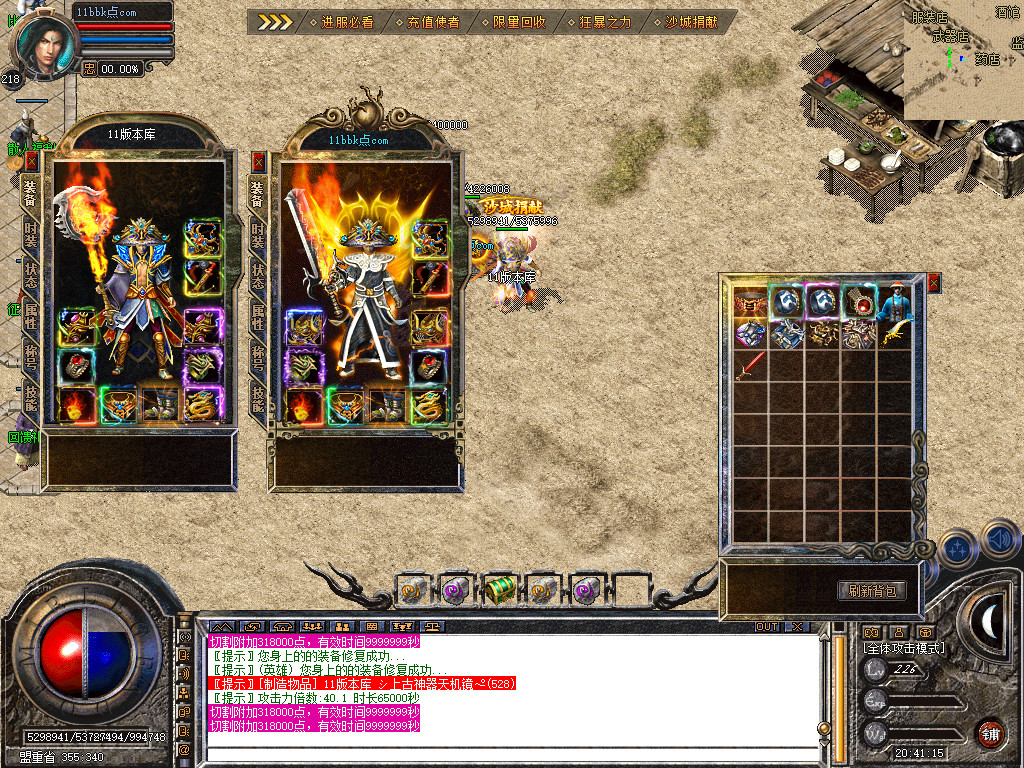Use the green treasure chest hotbar item
1024x768 pixels.
(498, 591)
